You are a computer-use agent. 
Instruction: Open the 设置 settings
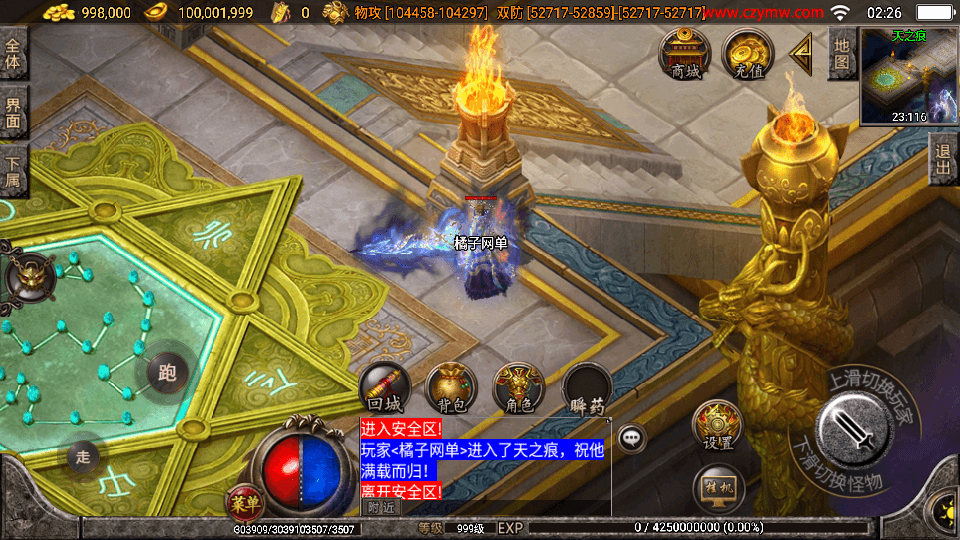(x=717, y=425)
